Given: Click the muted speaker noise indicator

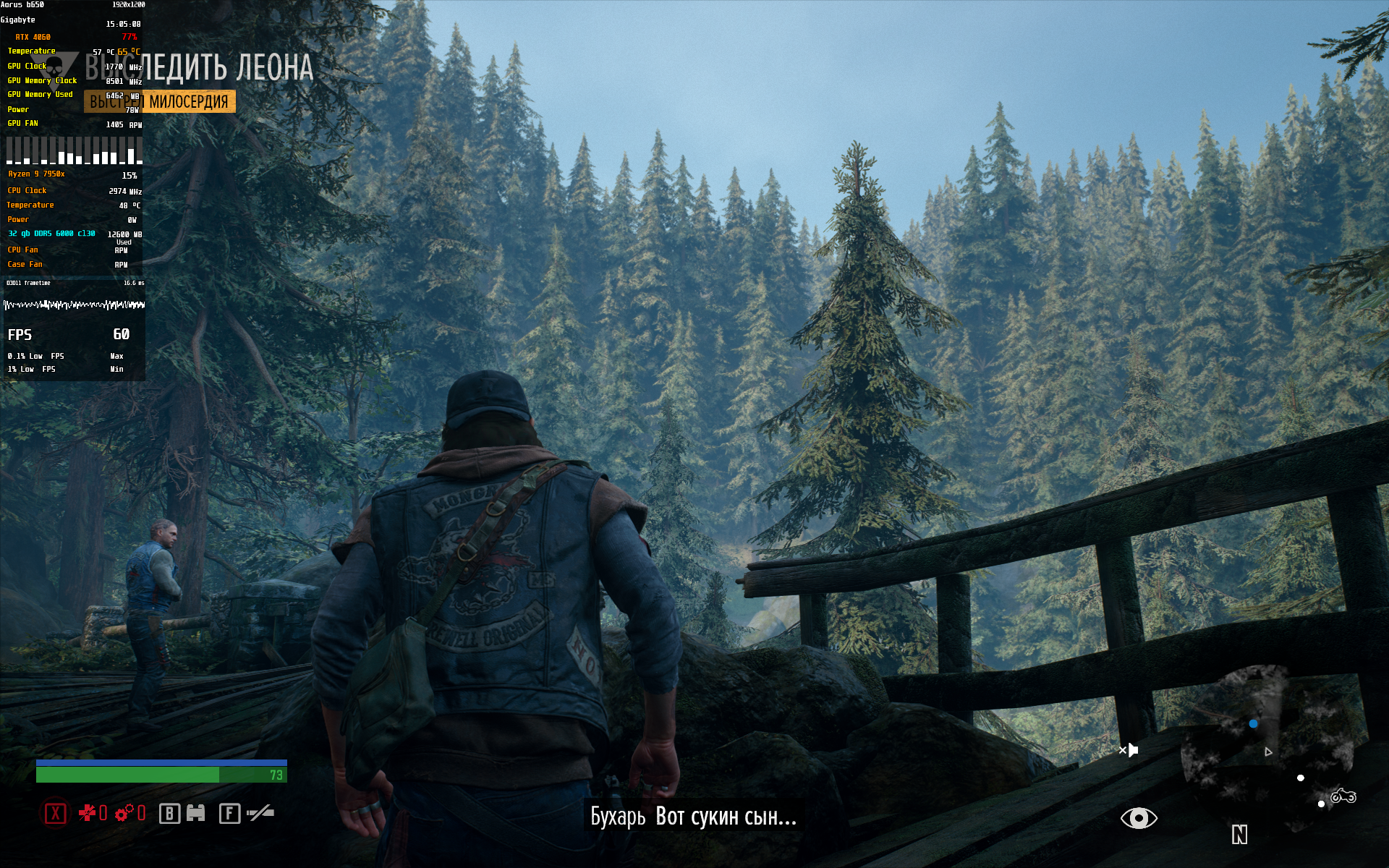Looking at the screenshot, I should coord(1129,750).
